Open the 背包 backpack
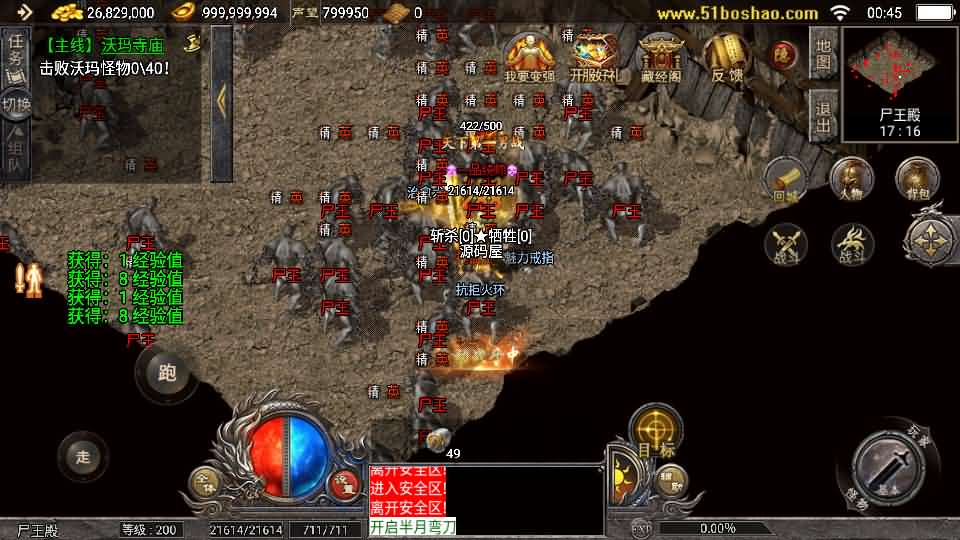This screenshot has height=540, width=960. point(916,180)
